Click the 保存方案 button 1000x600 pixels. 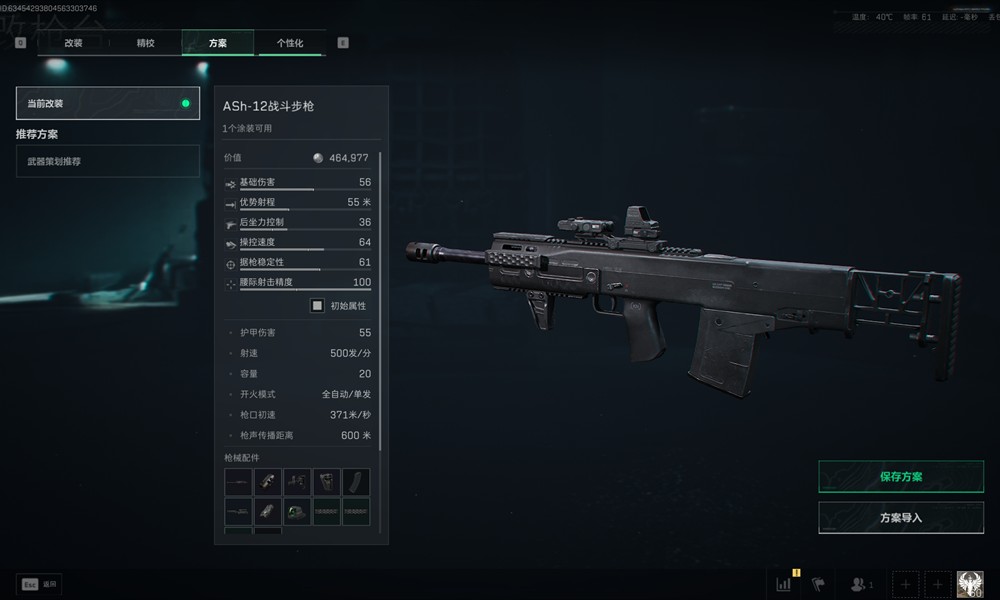900,477
